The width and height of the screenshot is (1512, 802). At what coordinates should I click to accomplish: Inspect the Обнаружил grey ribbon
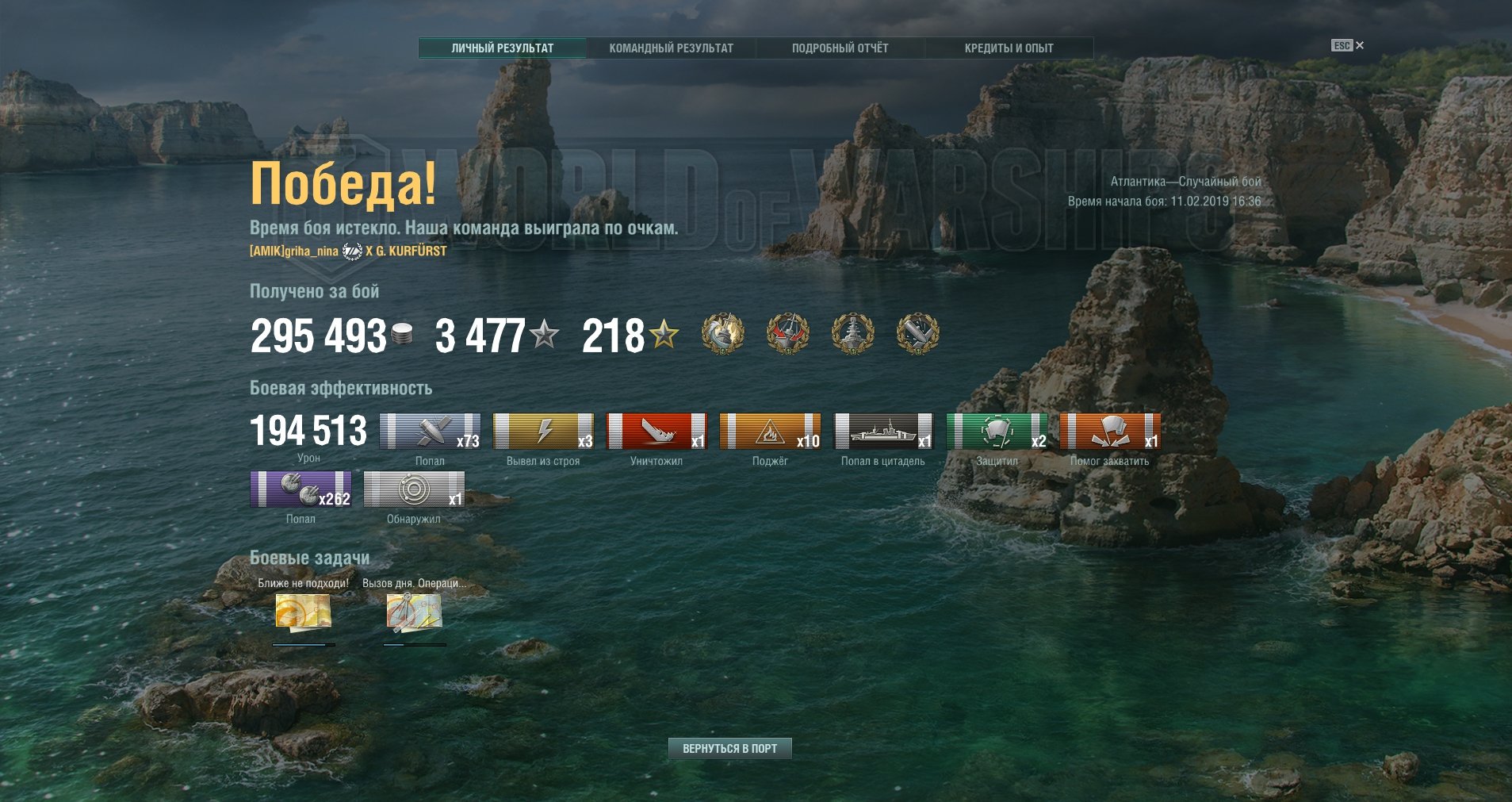pos(414,489)
